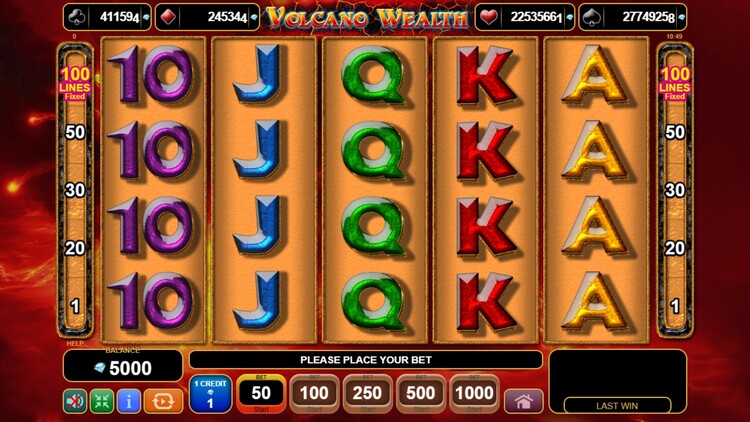The width and height of the screenshot is (750, 422).
Task: Choose the 100 bet button
Action: coord(314,394)
